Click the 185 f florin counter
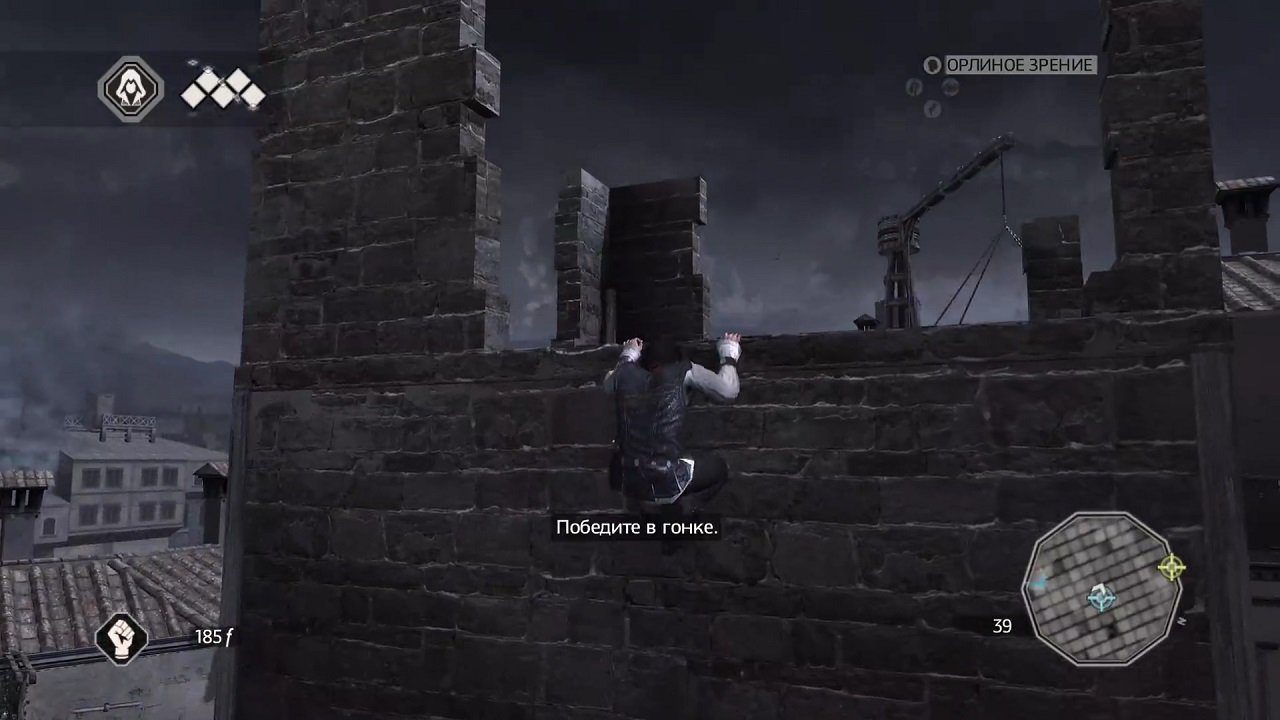1280x720 pixels. [213, 637]
